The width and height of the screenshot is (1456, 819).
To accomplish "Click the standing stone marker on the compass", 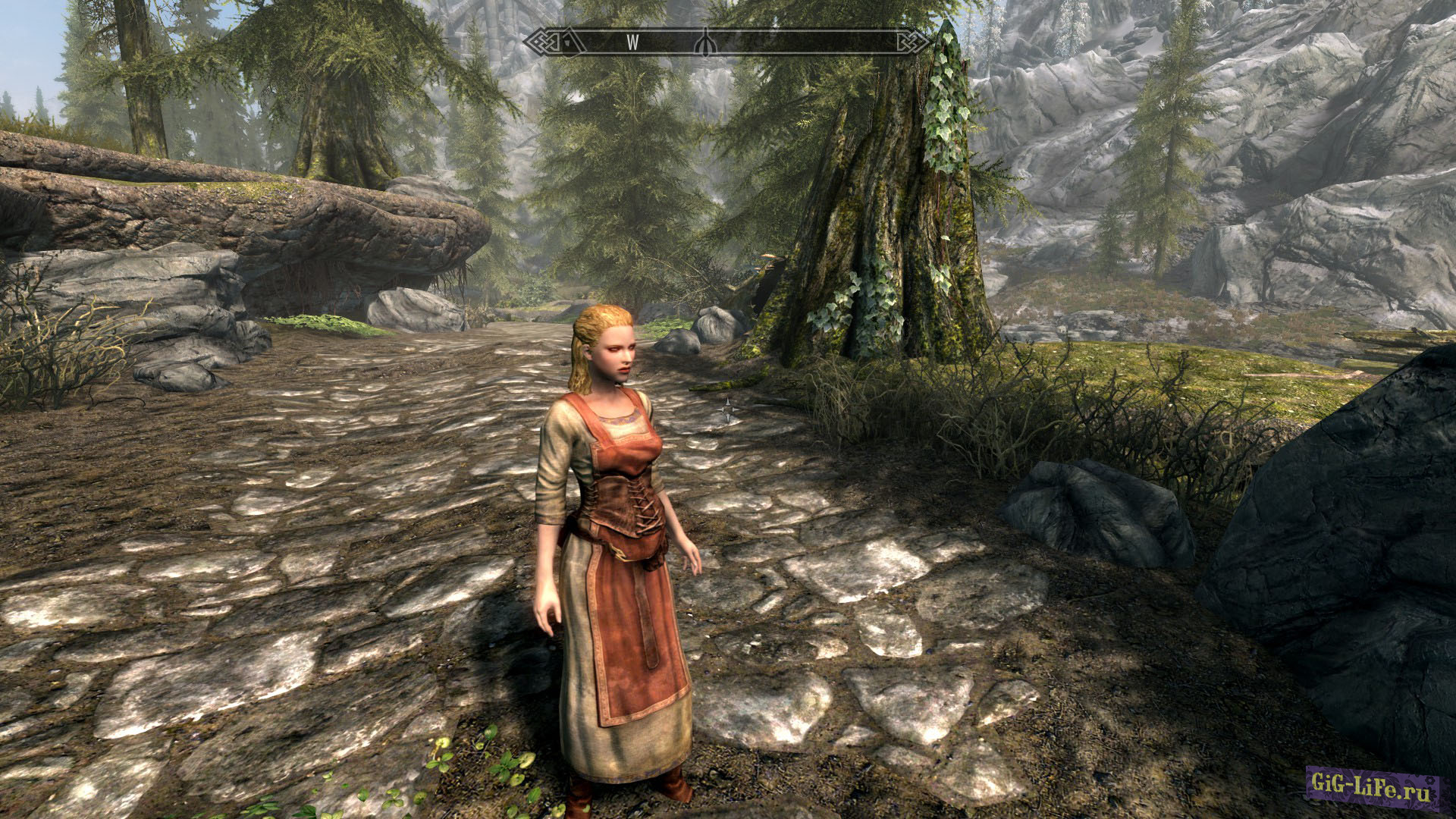I will (705, 42).
